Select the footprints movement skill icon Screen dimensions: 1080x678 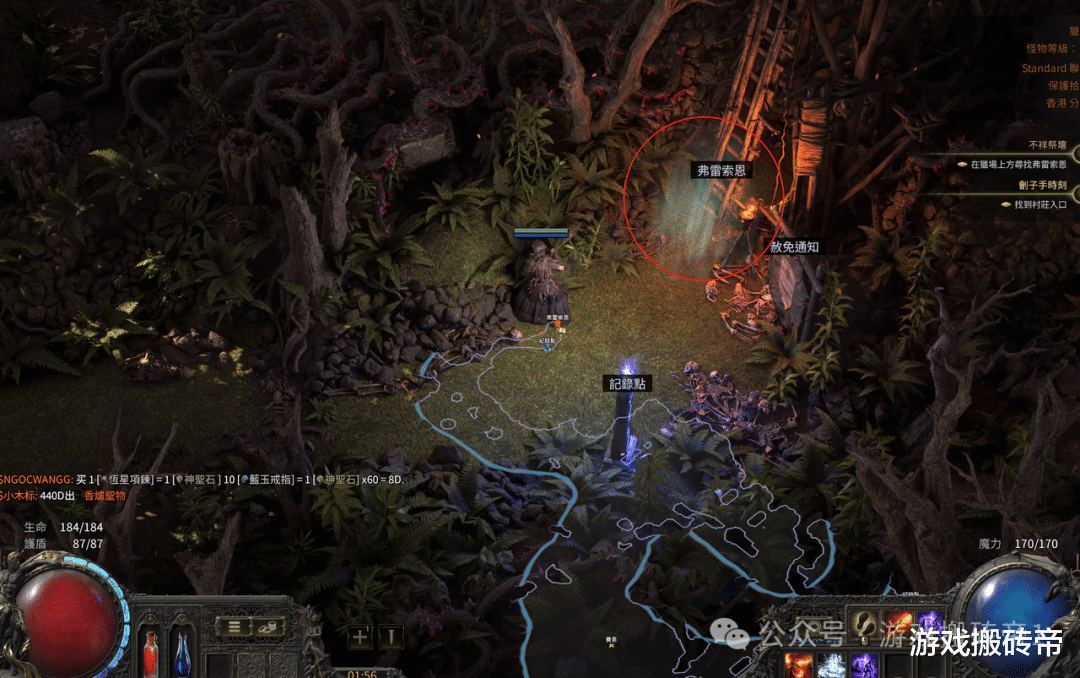click(x=863, y=624)
